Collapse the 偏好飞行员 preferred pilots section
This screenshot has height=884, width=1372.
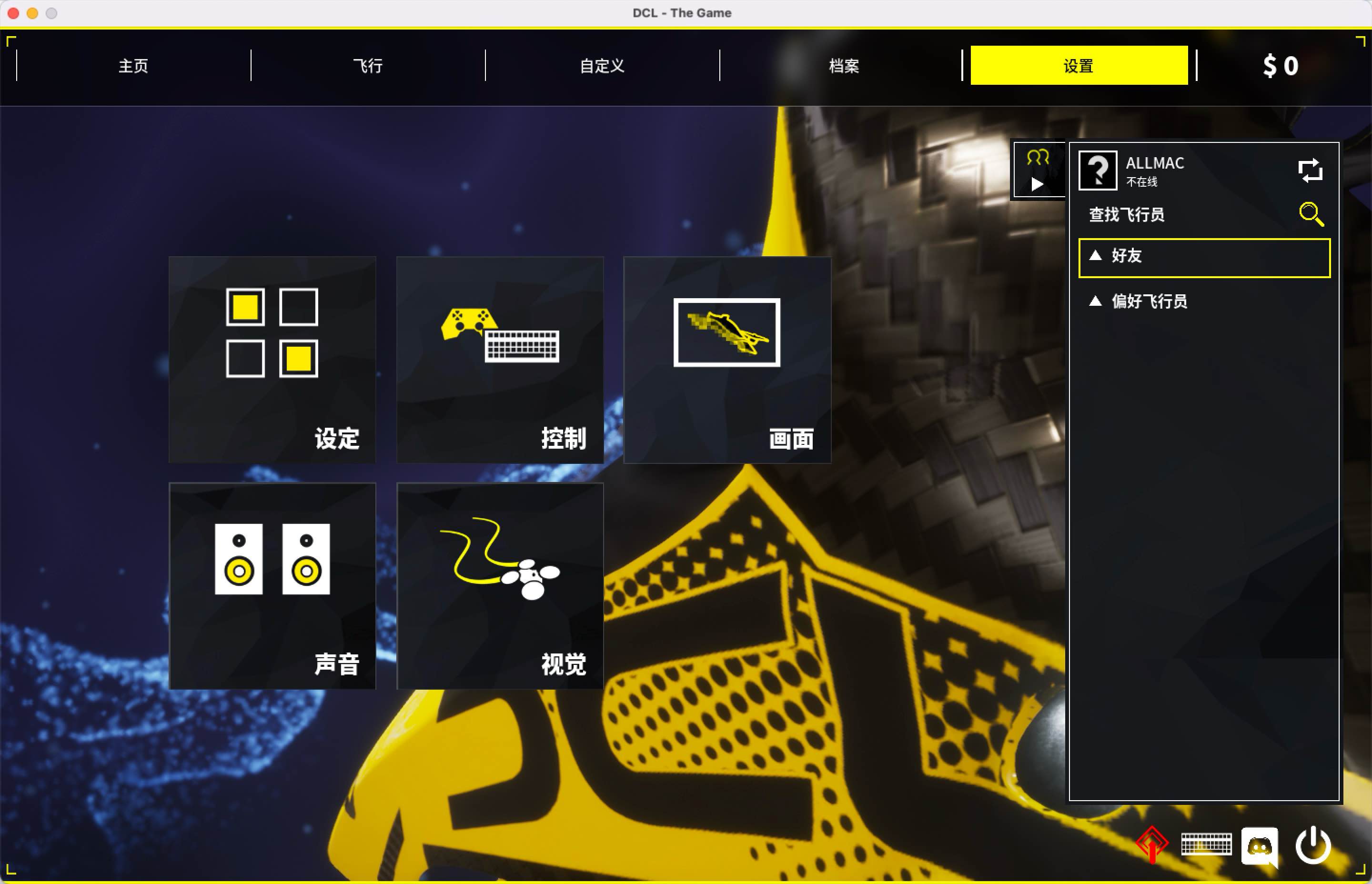tap(1145, 301)
